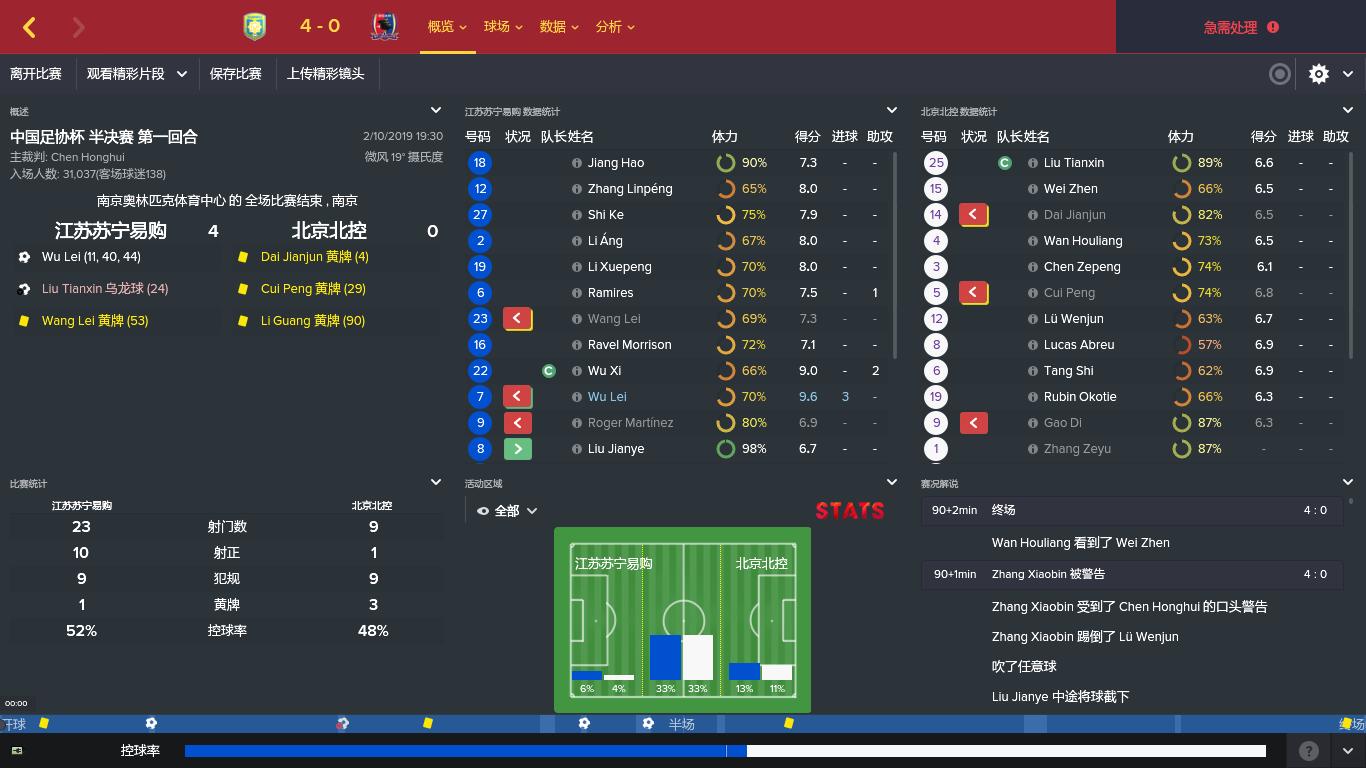Viewport: 1366px width, 768px height.
Task: Click the 保存比赛 button
Action: click(237, 74)
